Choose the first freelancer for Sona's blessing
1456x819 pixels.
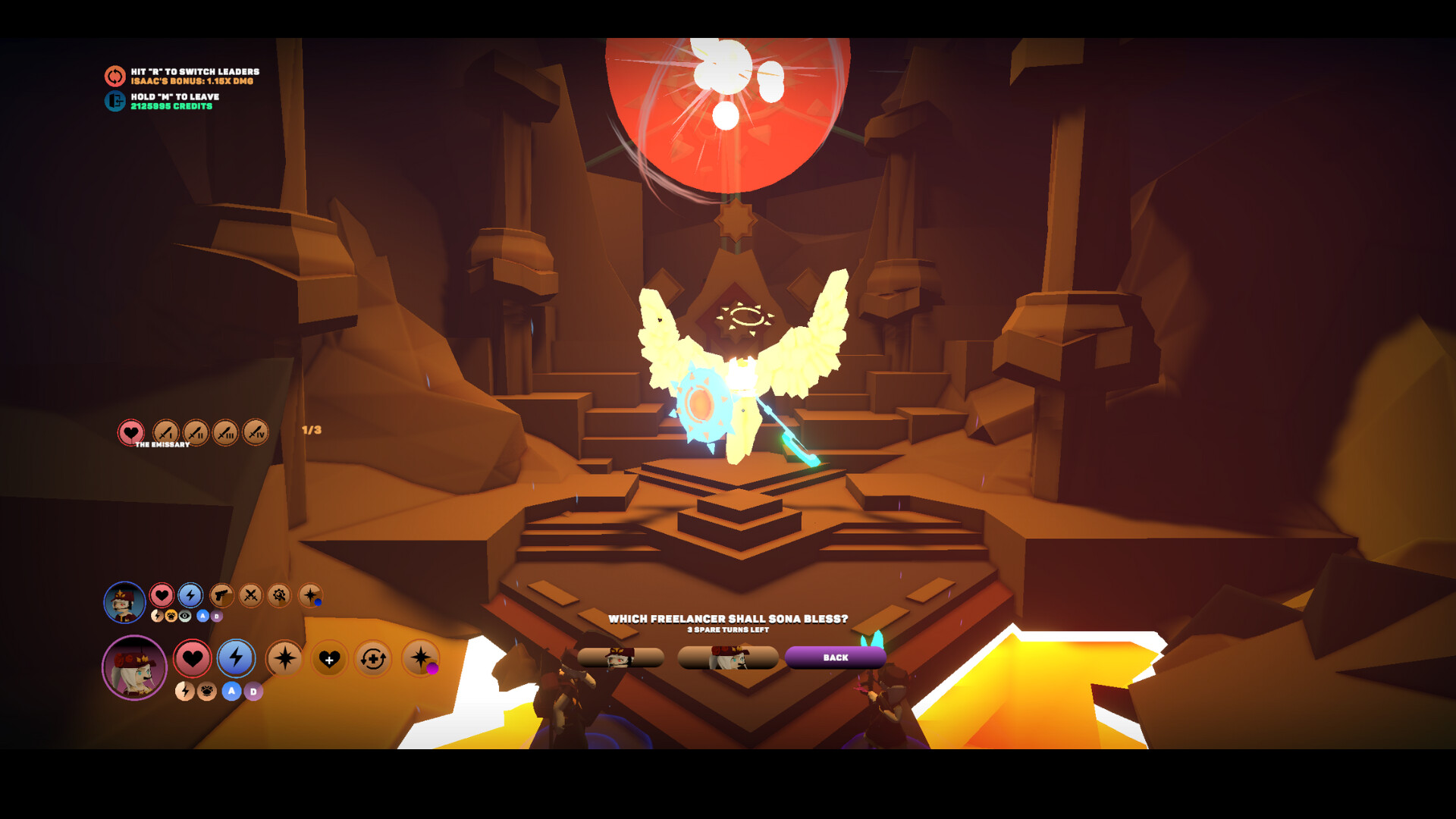tap(622, 658)
